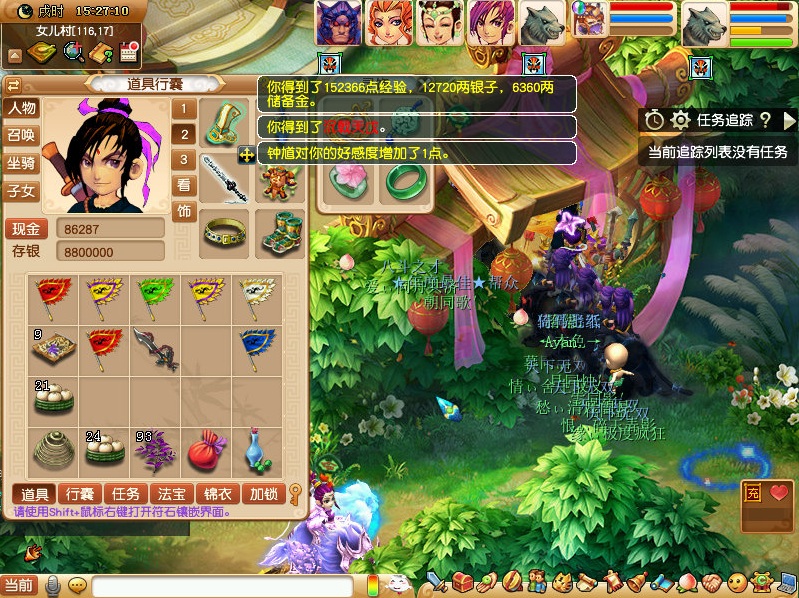Switch to the 锦衣 costume tab
799x598 pixels.
(x=217, y=493)
